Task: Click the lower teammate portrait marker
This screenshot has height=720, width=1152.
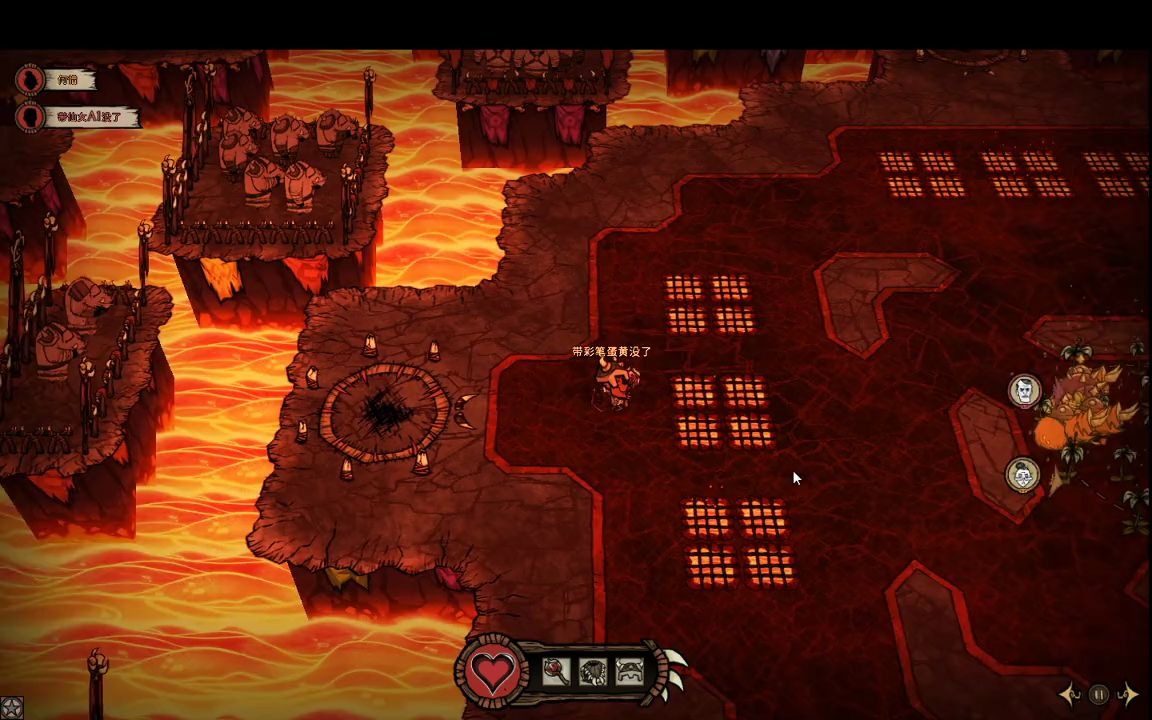Action: [1022, 474]
